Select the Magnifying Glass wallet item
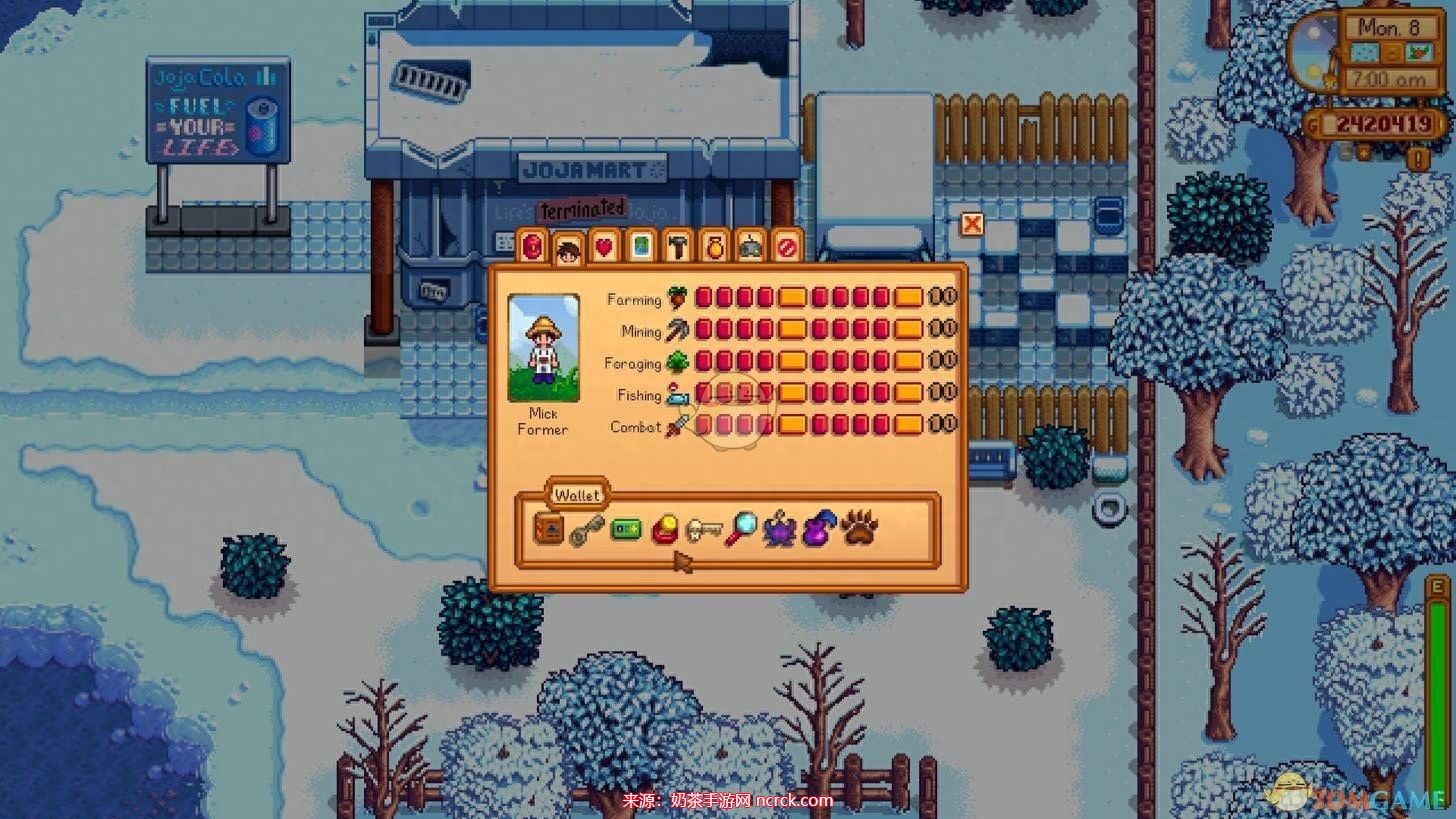 click(741, 529)
